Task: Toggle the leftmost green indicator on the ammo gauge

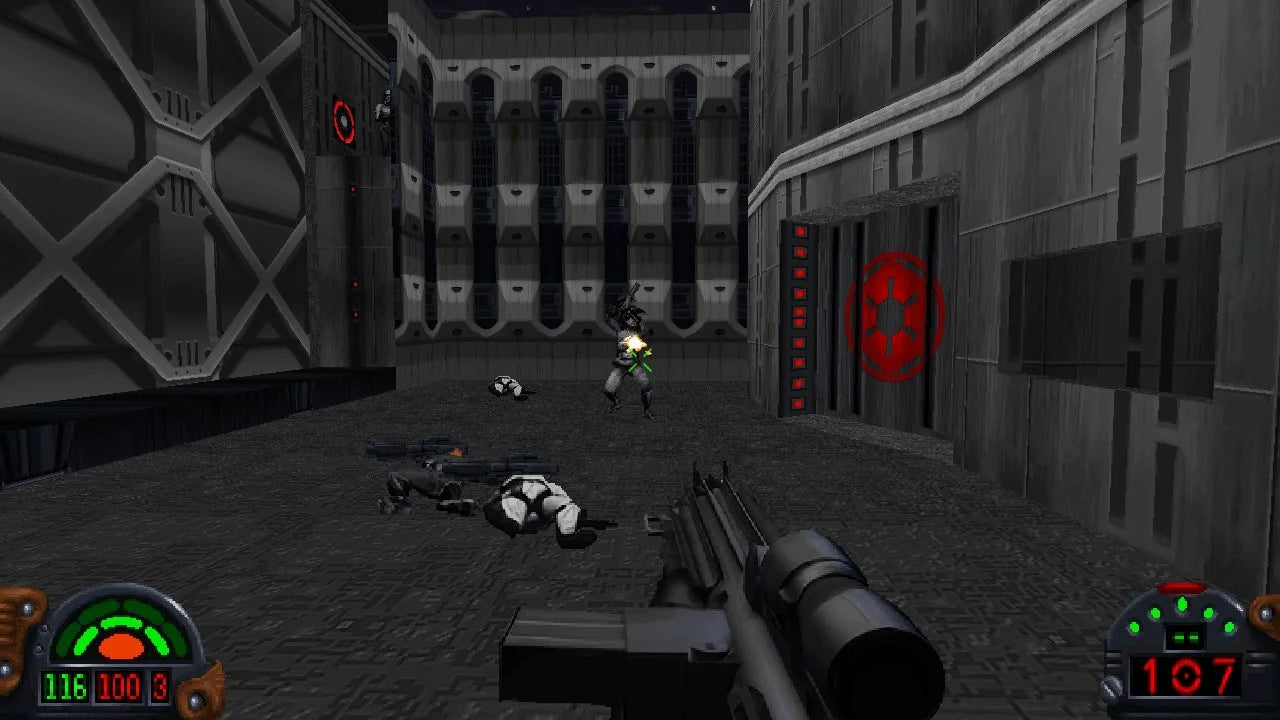Action: point(1134,626)
